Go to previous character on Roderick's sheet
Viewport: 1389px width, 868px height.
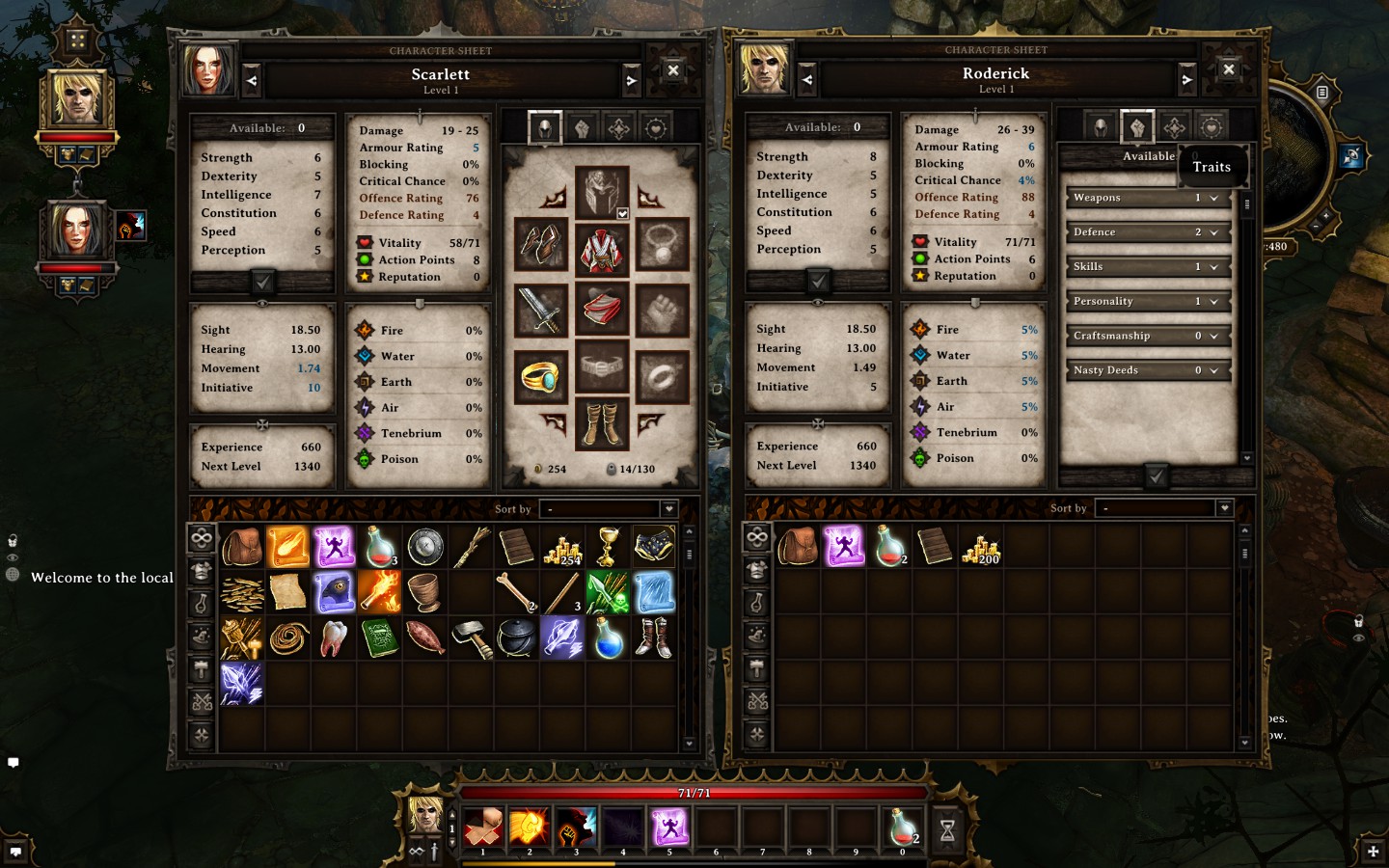click(x=807, y=80)
